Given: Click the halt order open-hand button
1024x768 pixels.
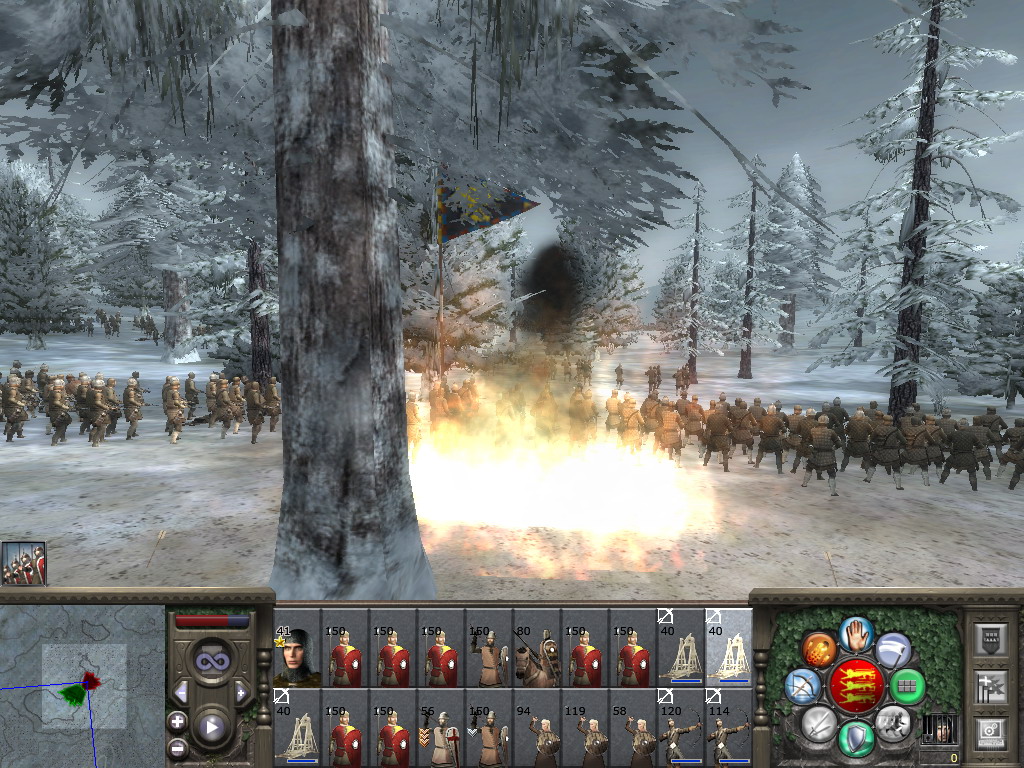Looking at the screenshot, I should (x=856, y=634).
